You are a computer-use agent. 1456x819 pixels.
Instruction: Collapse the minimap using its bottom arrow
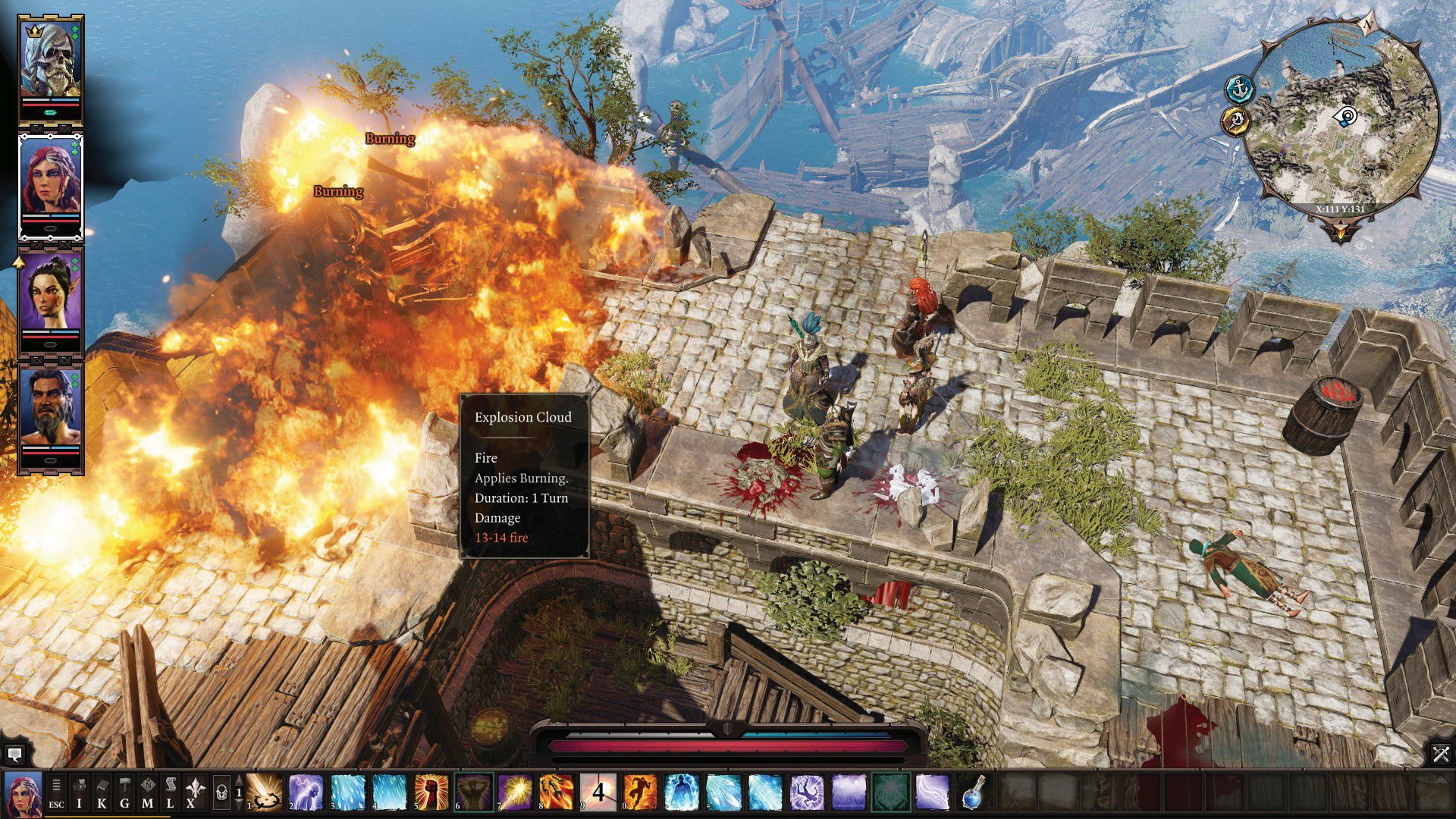(x=1340, y=230)
